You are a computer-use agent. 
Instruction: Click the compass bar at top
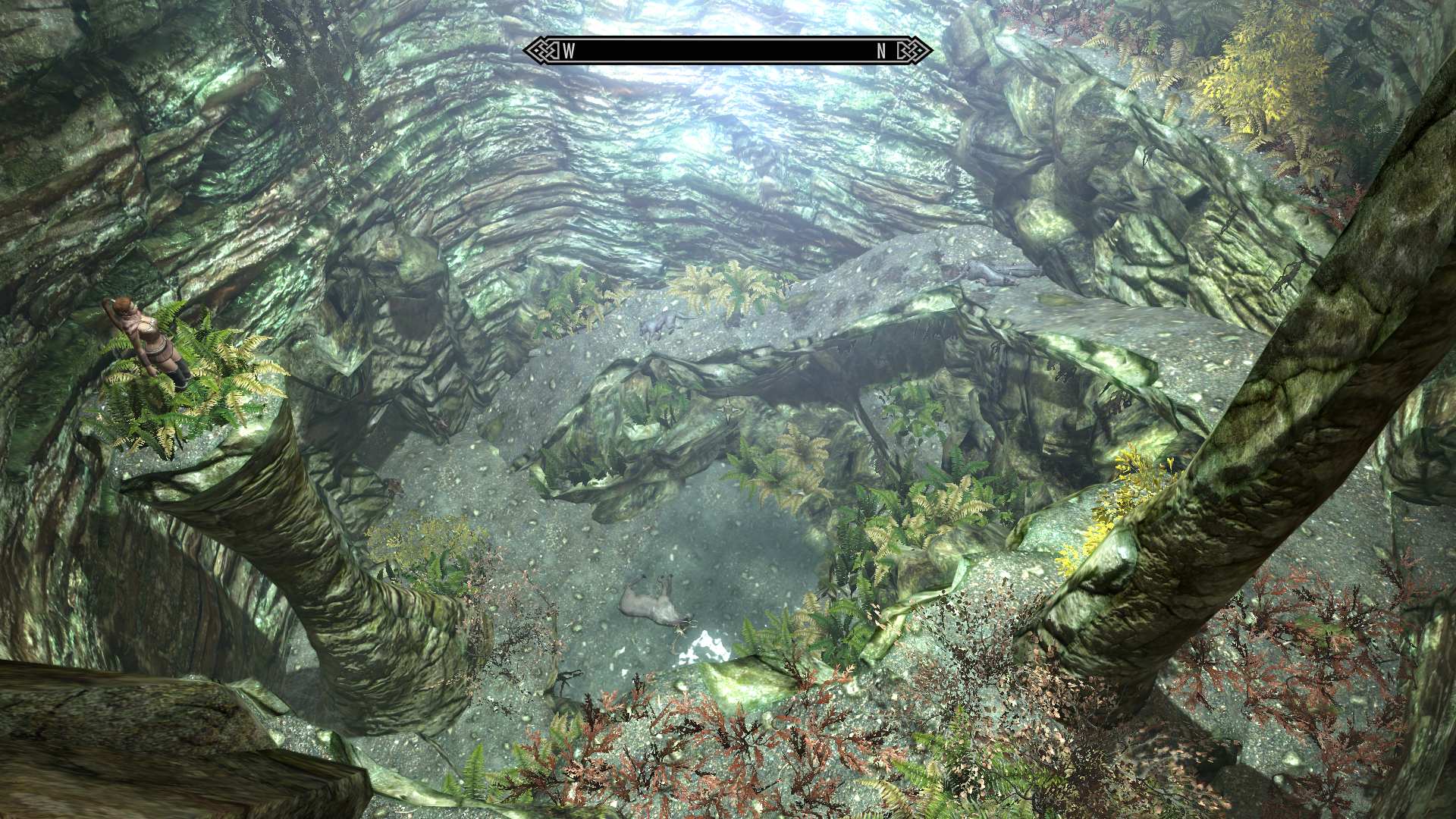pyautogui.click(x=726, y=51)
